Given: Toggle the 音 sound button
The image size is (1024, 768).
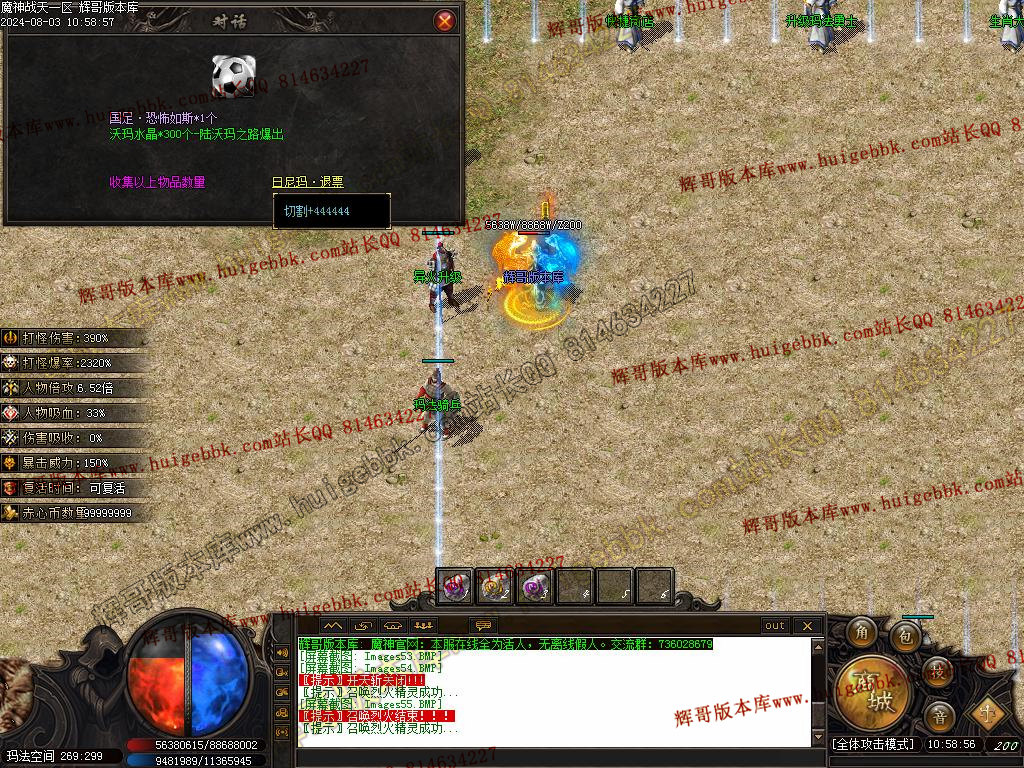Looking at the screenshot, I should pyautogui.click(x=939, y=716).
